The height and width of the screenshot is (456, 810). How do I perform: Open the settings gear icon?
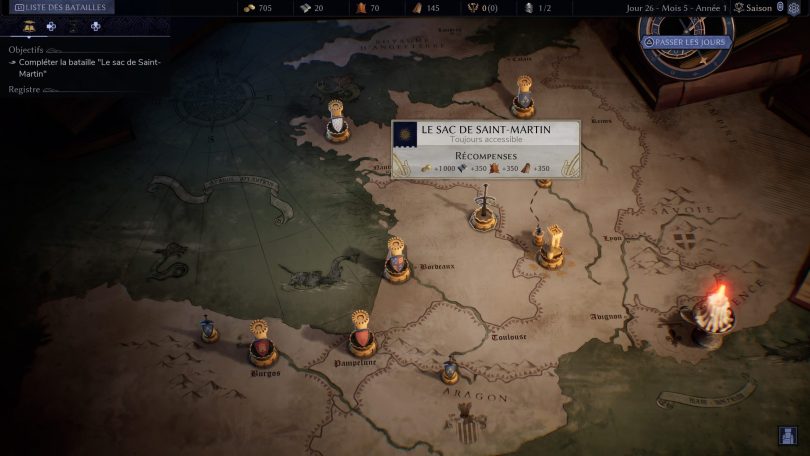pyautogui.click(x=794, y=8)
